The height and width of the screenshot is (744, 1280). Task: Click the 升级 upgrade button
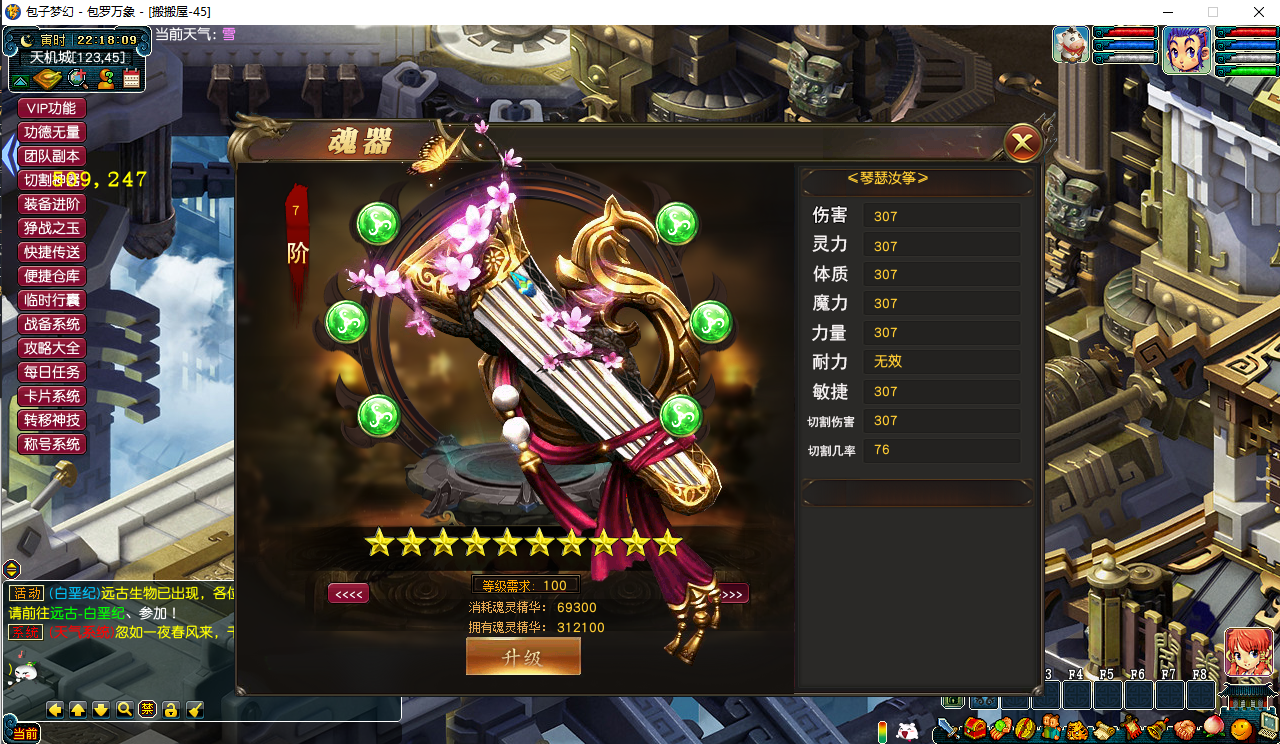point(523,657)
